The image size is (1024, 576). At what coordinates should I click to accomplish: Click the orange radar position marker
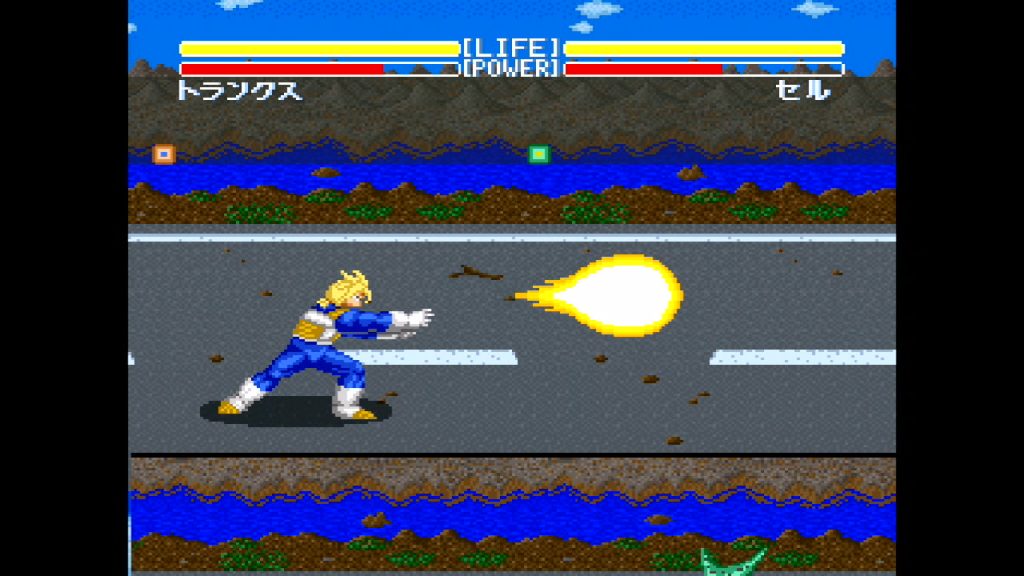coord(163,154)
